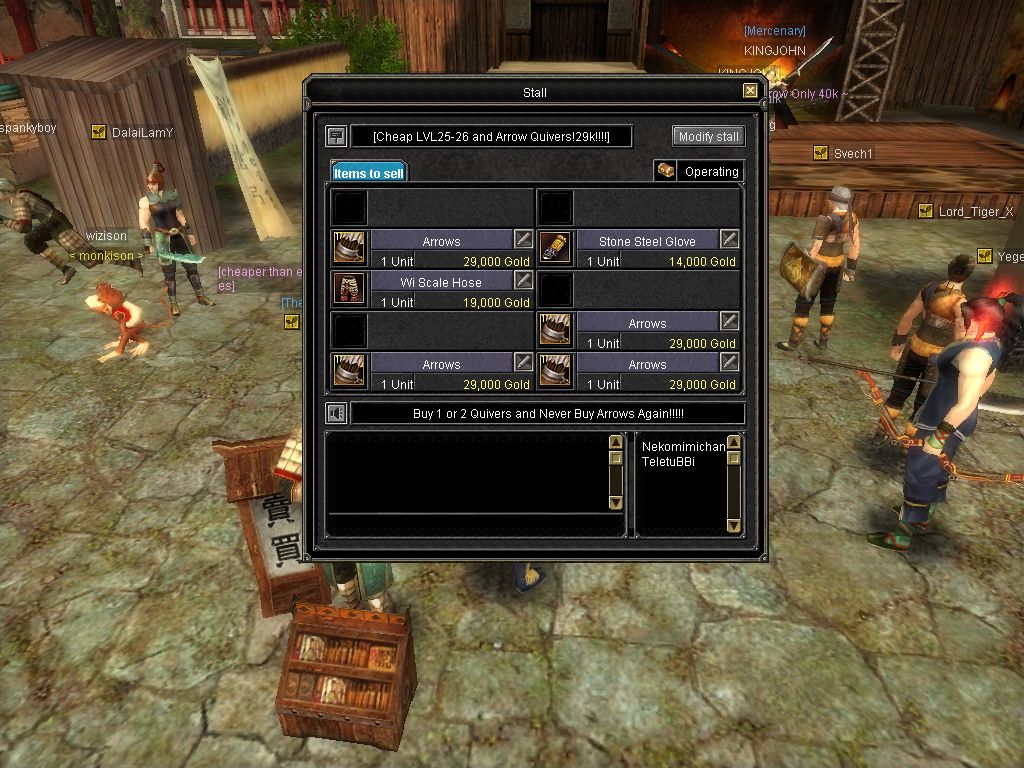Edit the quiver advertisement message
Screen dimensions: 1024x768
548,413
